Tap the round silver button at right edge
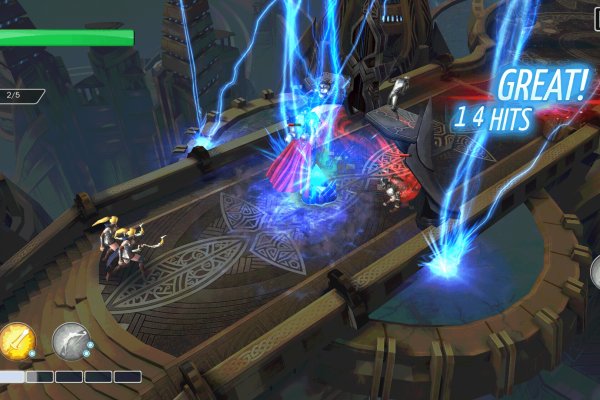Viewport: 600px width, 400px height. coord(595,270)
